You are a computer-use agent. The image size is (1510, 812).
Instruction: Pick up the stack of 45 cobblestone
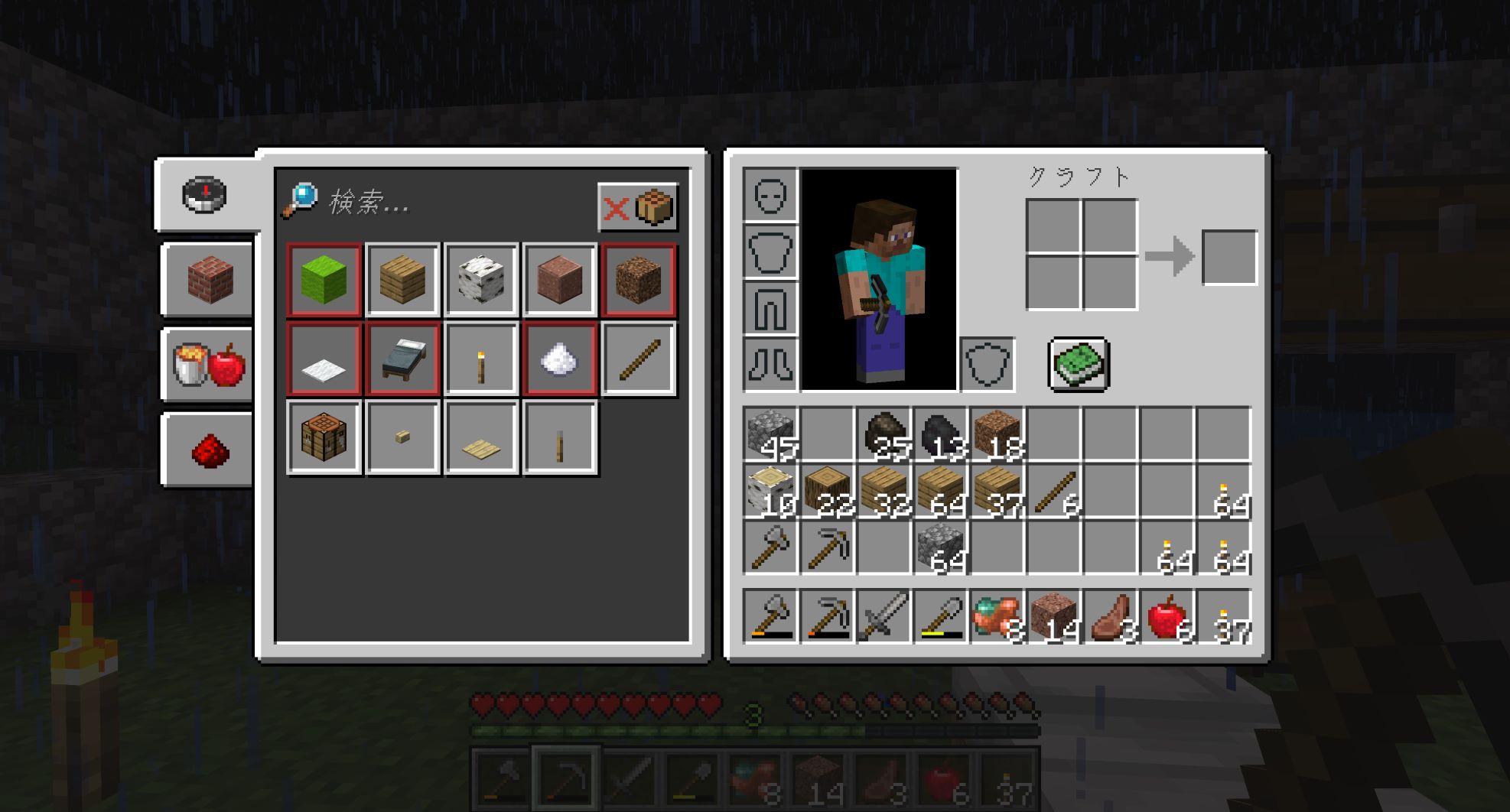(x=771, y=435)
